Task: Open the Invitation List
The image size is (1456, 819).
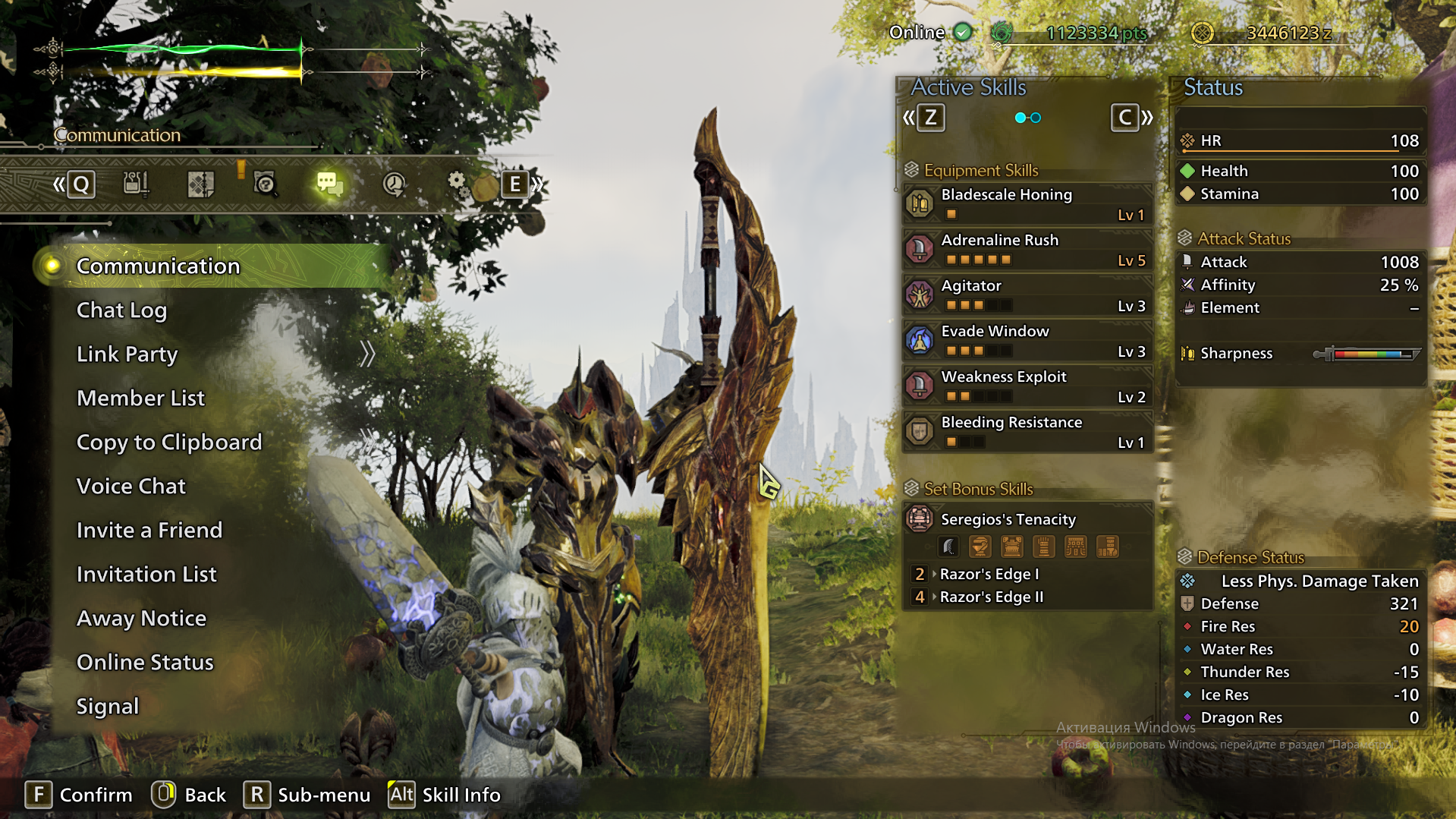Action: click(146, 575)
